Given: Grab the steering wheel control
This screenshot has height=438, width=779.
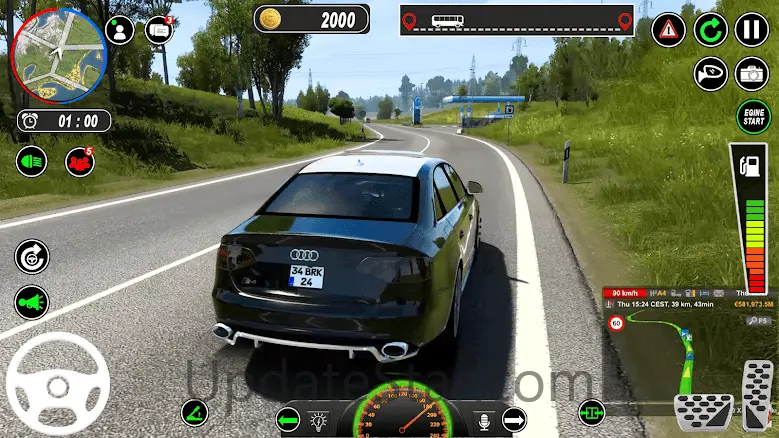Looking at the screenshot, I should click(57, 384).
